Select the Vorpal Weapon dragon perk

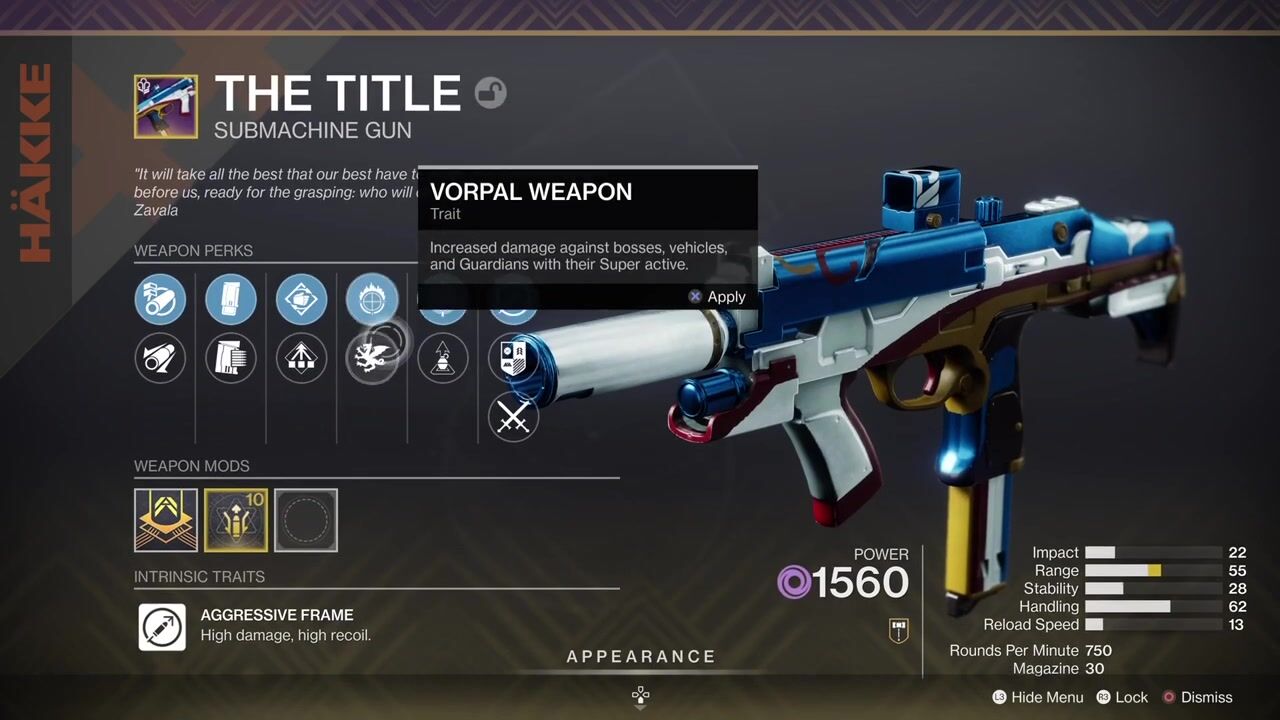point(371,358)
